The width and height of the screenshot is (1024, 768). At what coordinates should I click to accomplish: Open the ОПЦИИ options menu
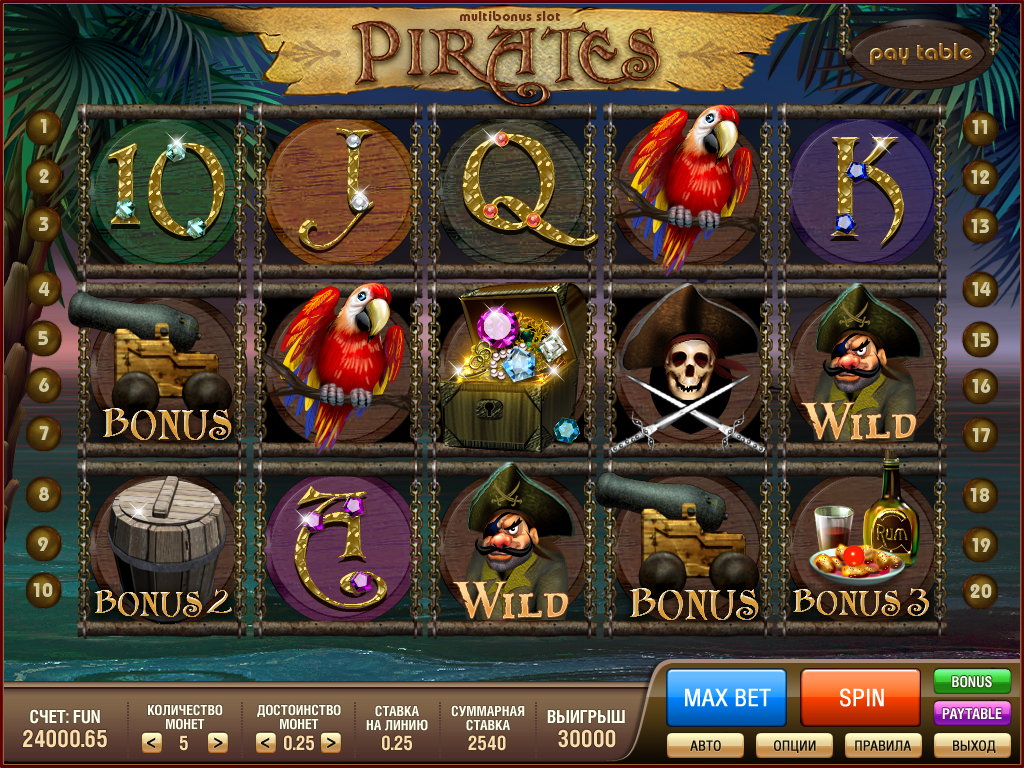tap(794, 745)
